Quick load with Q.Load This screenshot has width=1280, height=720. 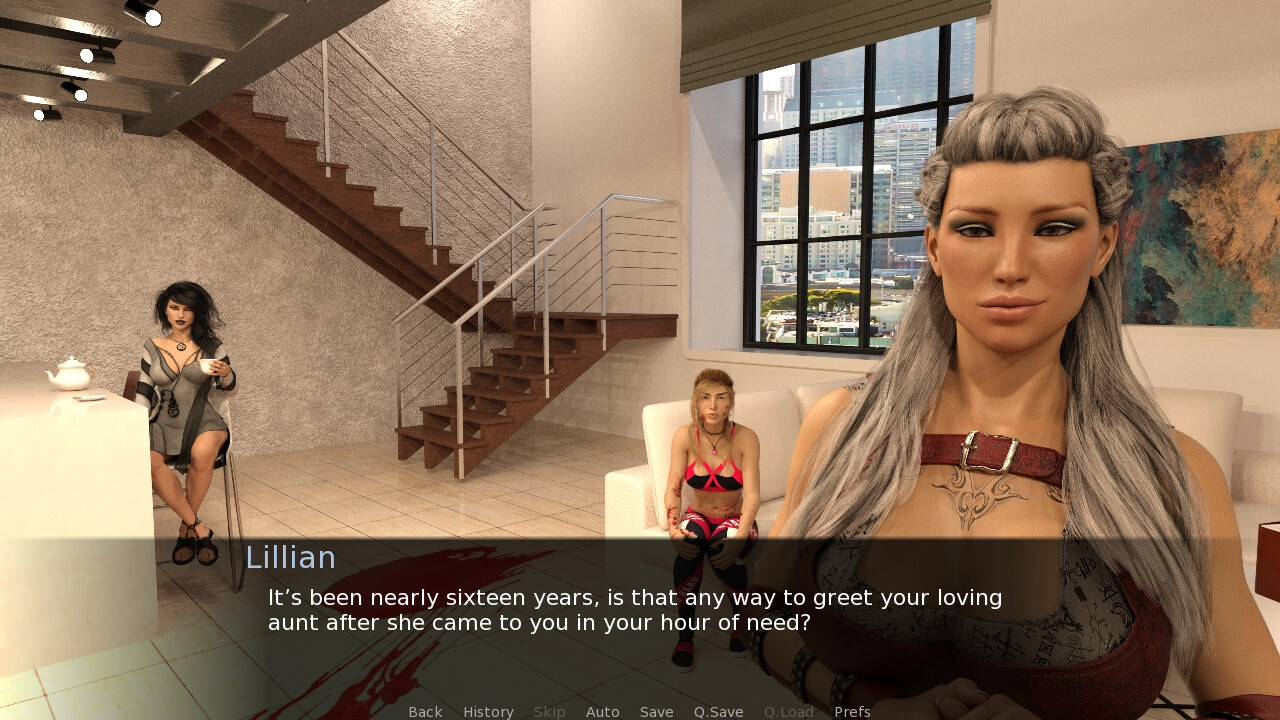(788, 712)
